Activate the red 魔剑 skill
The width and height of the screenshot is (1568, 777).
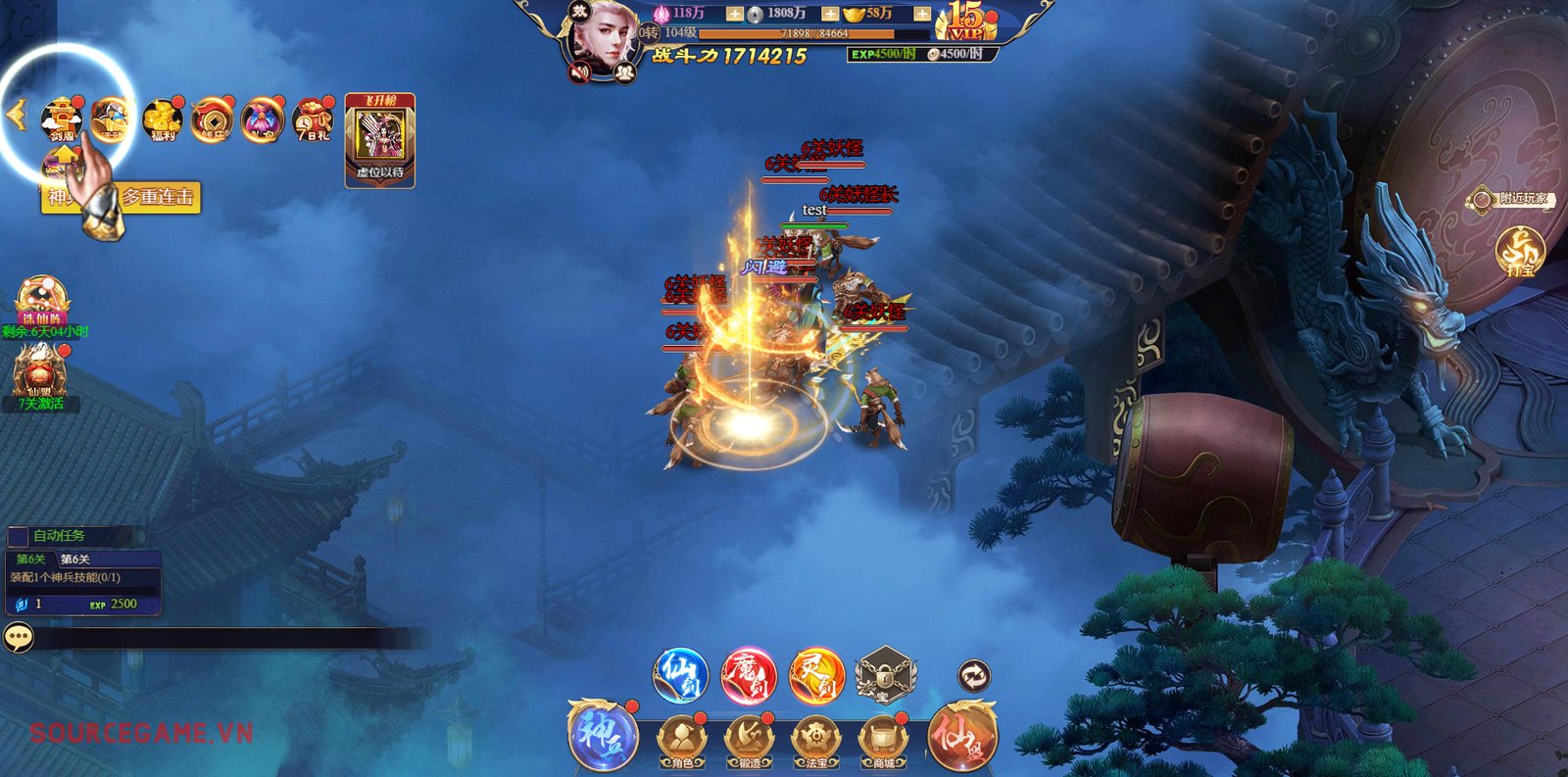pyautogui.click(x=749, y=676)
